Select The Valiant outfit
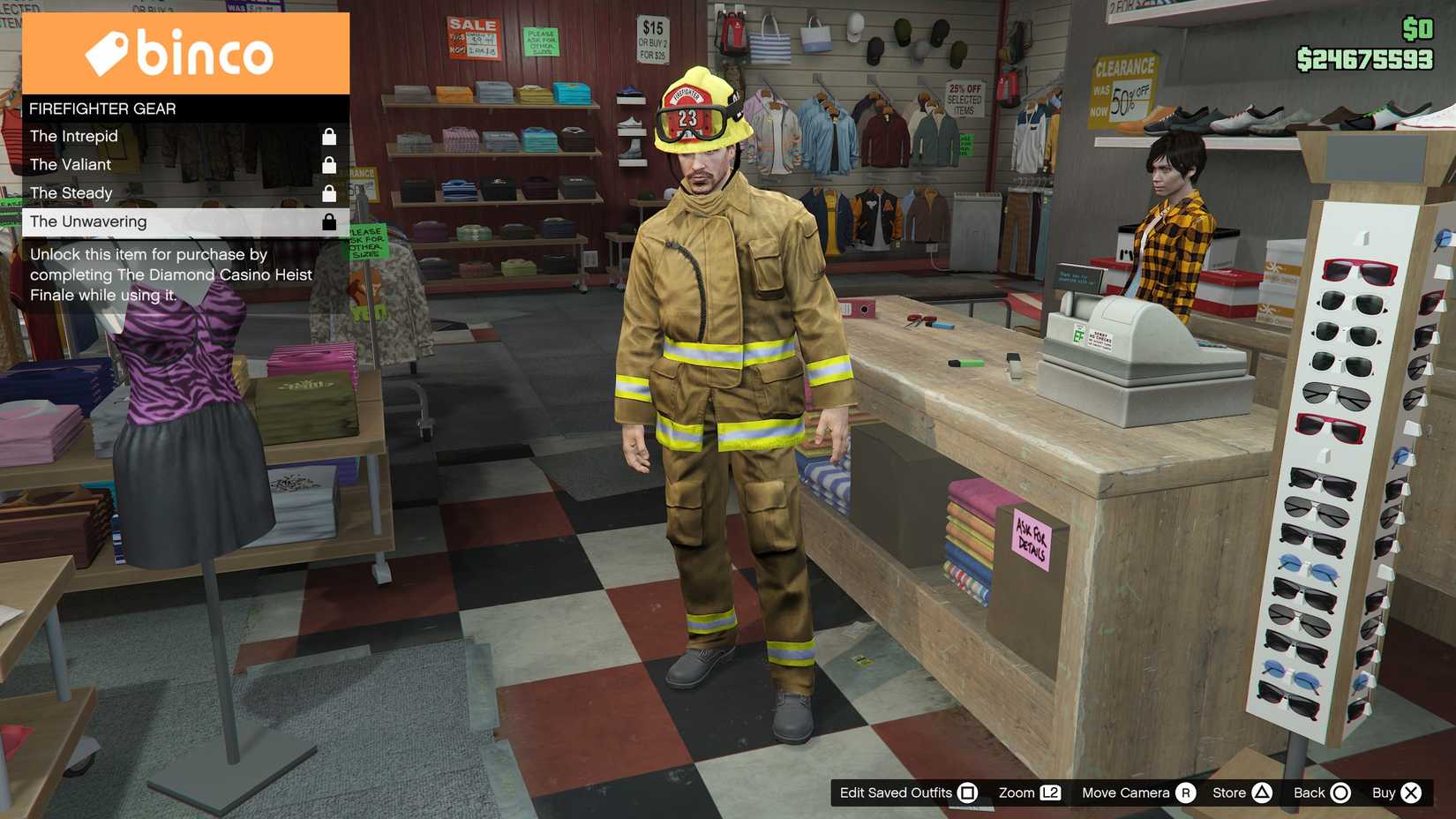The height and width of the screenshot is (819, 1456). [71, 164]
